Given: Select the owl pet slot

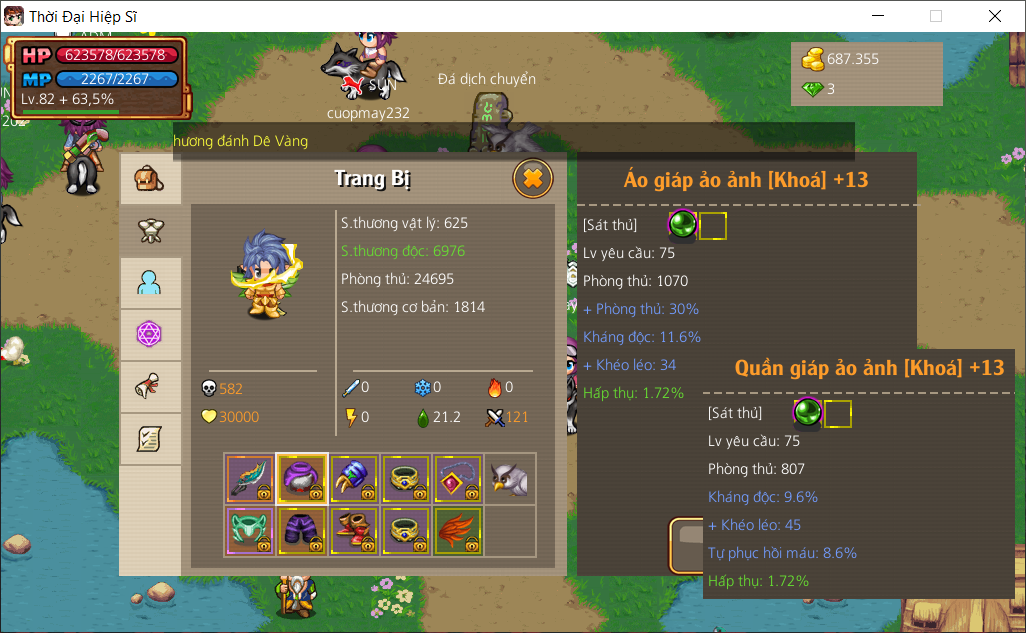Looking at the screenshot, I should pos(510,479).
